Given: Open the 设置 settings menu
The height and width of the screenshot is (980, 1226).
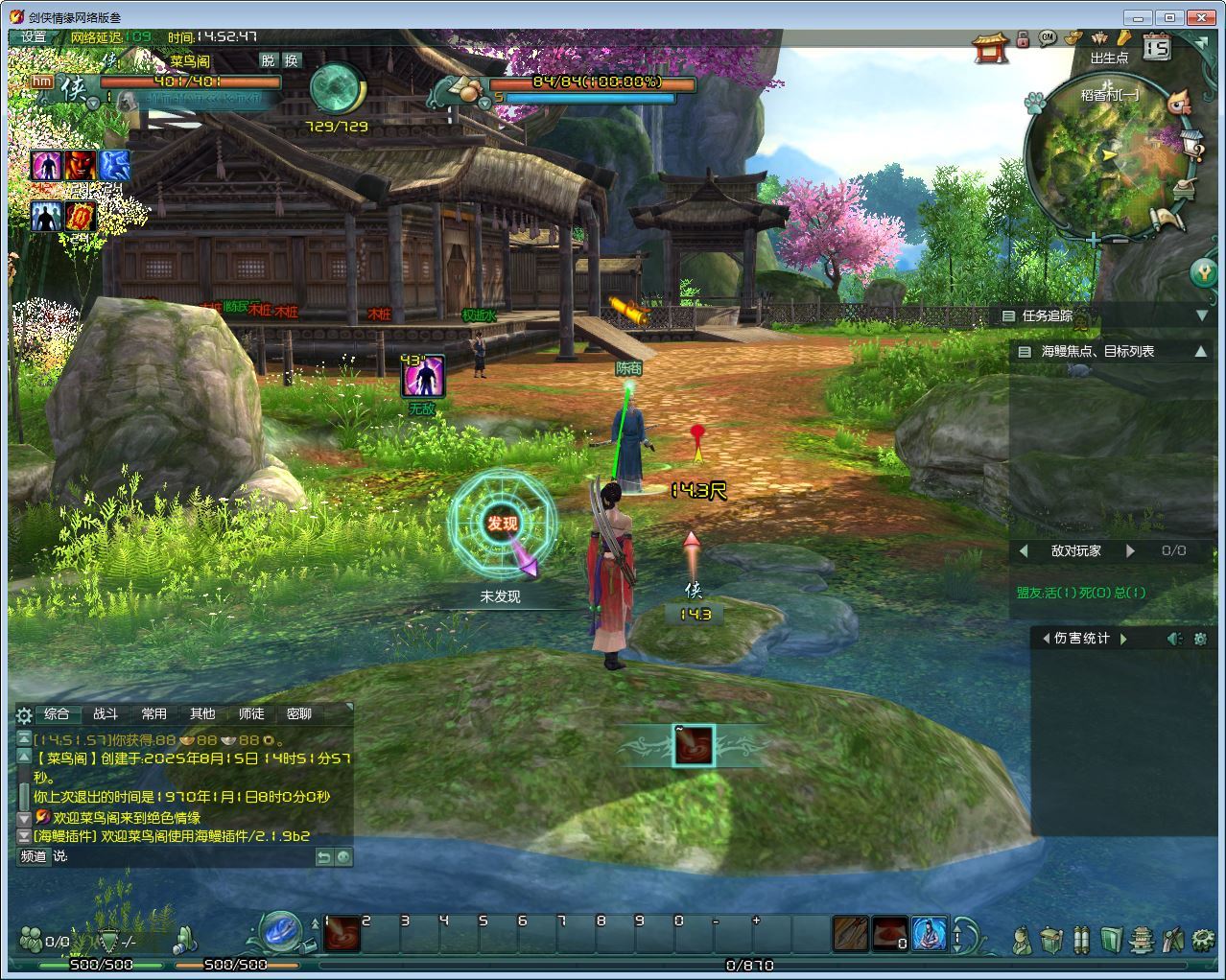Looking at the screenshot, I should tap(34, 37).
